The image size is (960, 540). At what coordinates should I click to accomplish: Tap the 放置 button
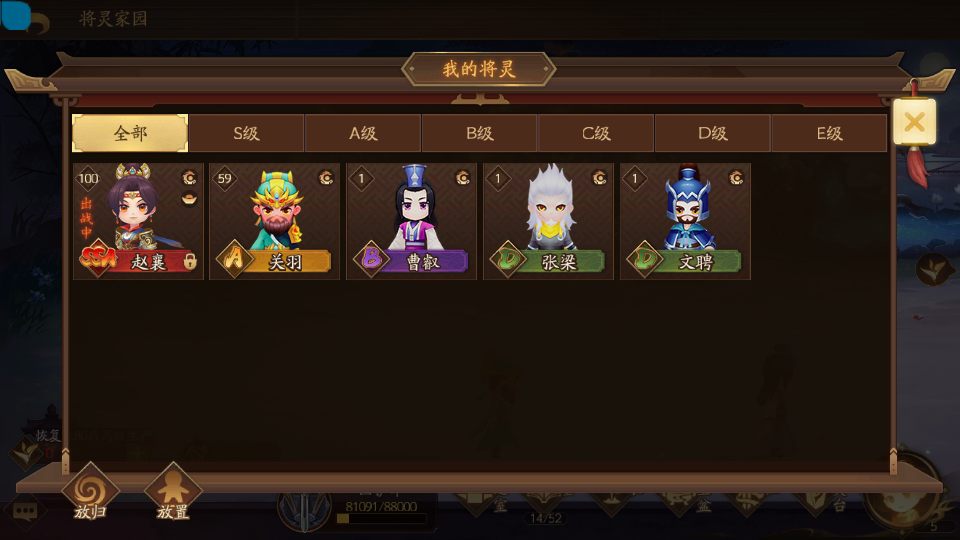click(x=173, y=494)
